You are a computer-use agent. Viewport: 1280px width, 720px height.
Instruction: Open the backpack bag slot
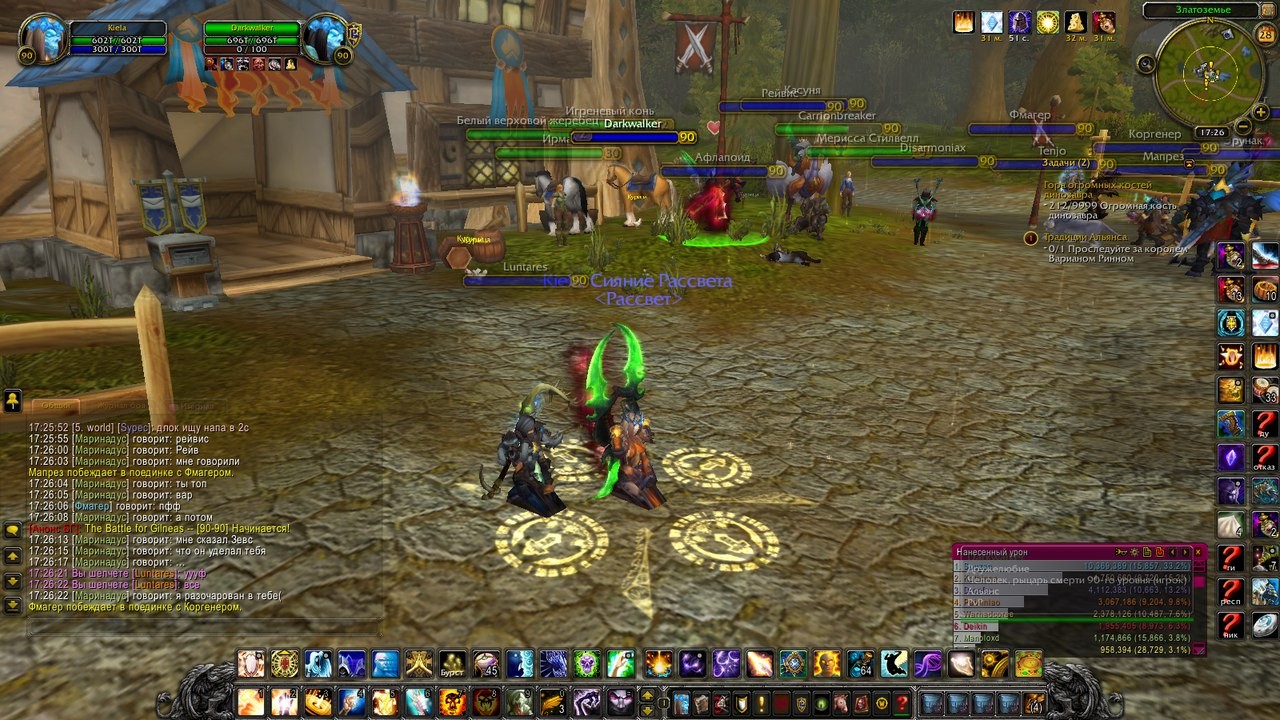(x=1033, y=702)
